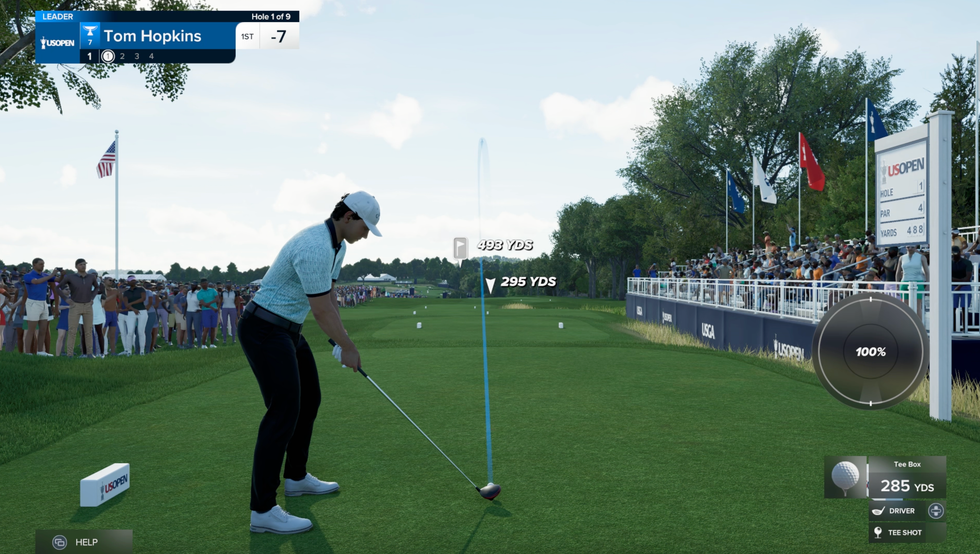Screen dimensions: 980x554
Task: Select the Driver club selector
Action: pos(906,511)
